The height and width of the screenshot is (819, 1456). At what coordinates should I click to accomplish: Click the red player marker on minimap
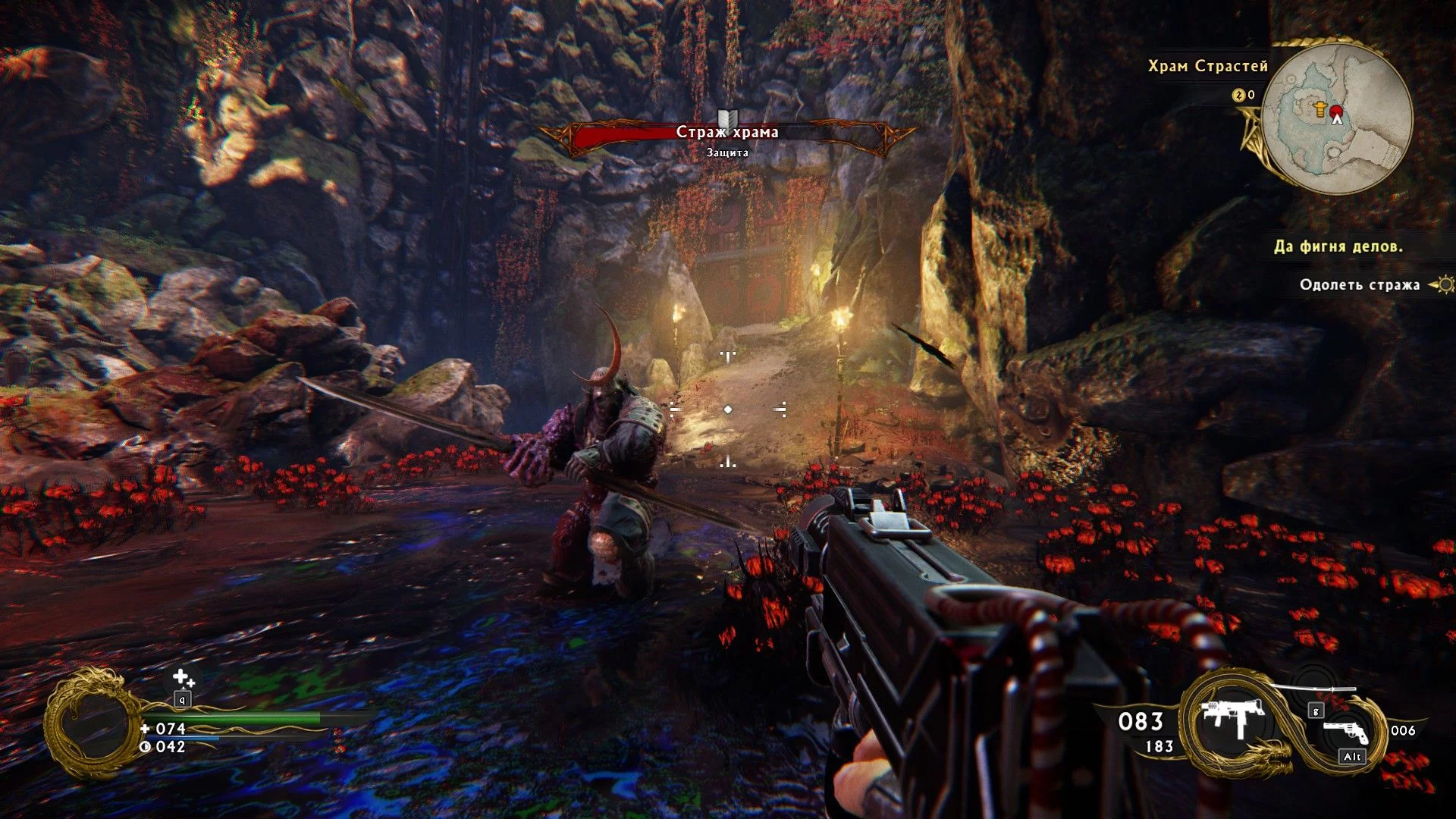[x=1336, y=114]
